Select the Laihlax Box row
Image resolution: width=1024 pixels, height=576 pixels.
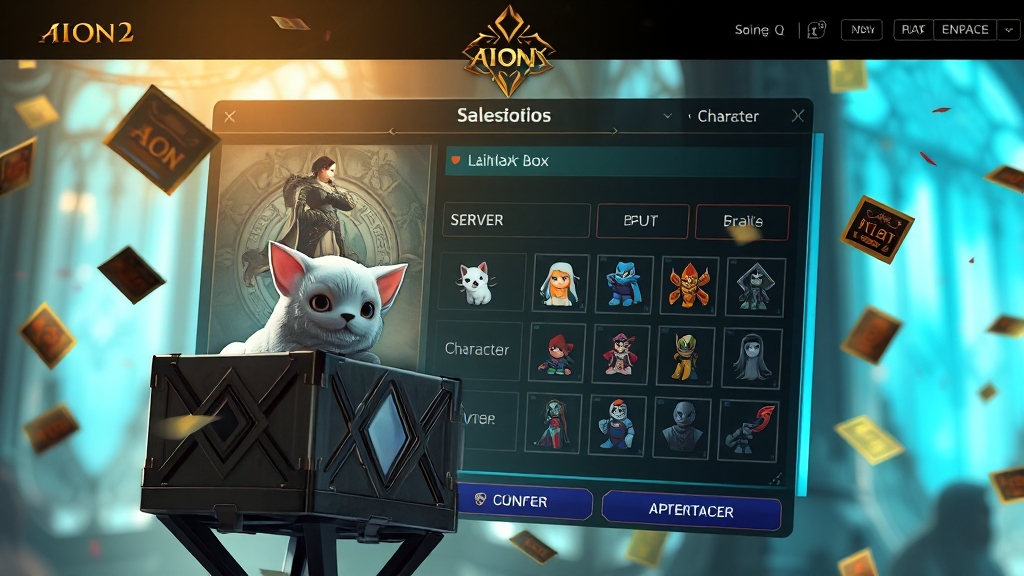coord(620,160)
